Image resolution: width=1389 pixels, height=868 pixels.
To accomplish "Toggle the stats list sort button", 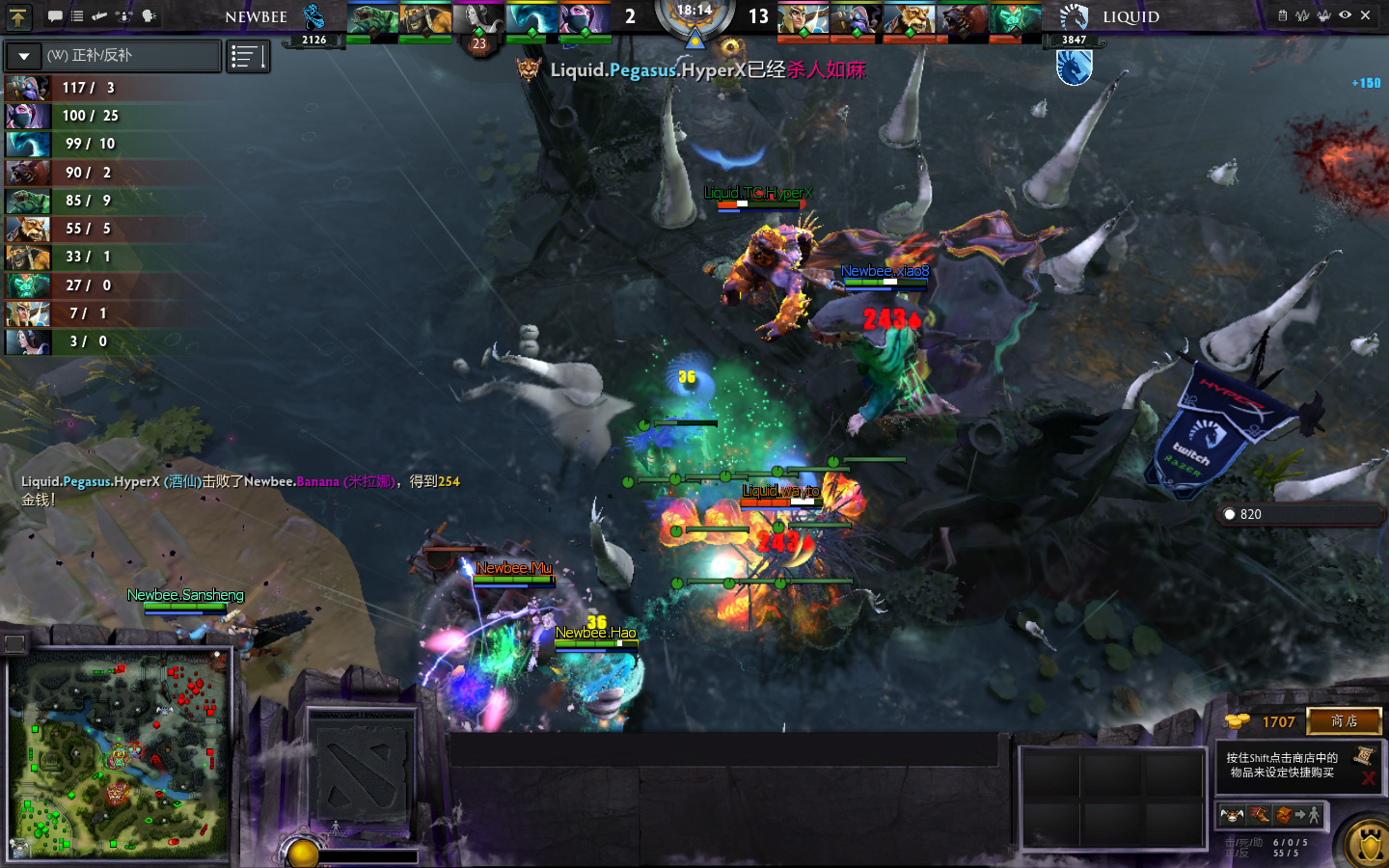I will [248, 57].
